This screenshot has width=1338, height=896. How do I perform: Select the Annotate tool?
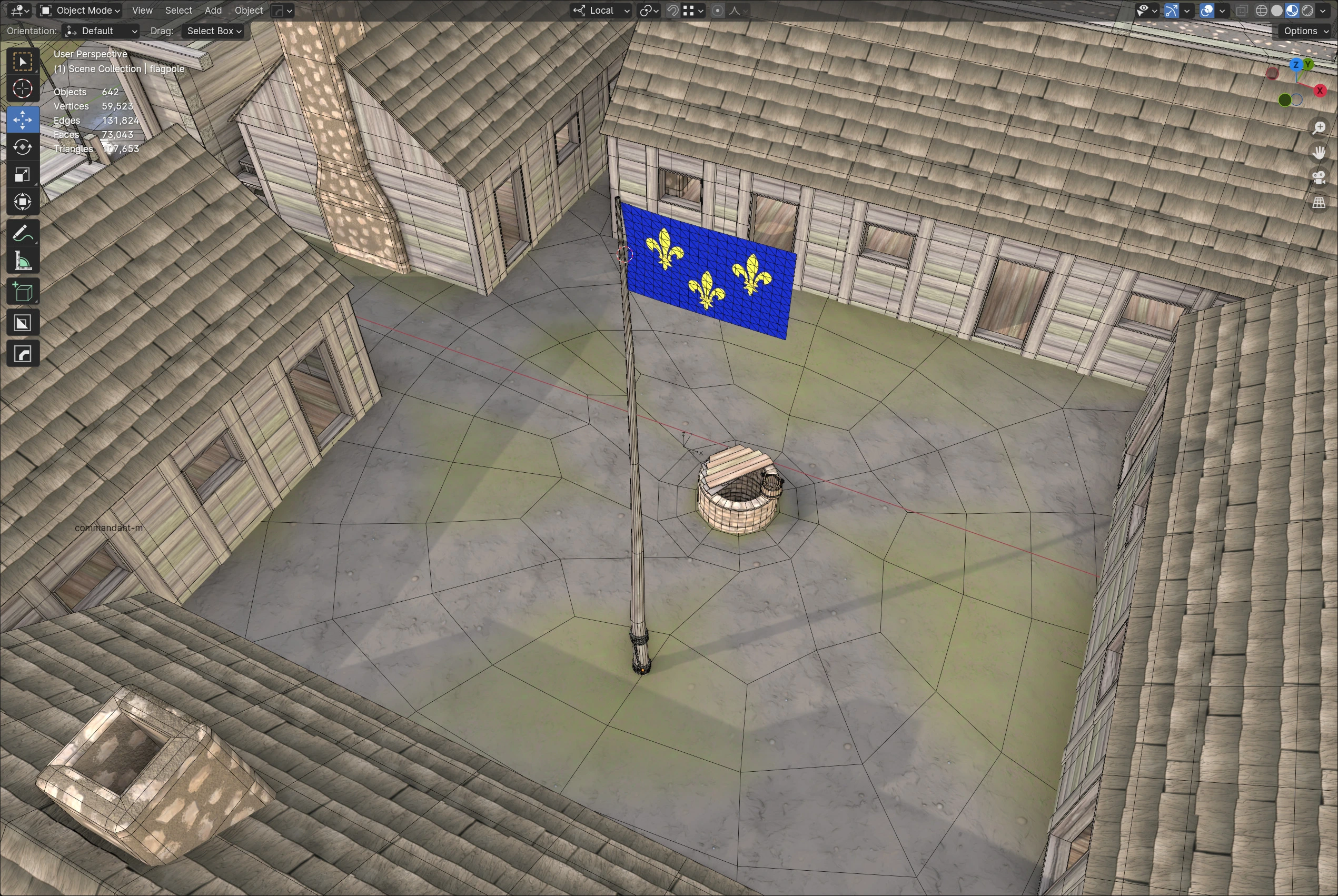[23, 233]
